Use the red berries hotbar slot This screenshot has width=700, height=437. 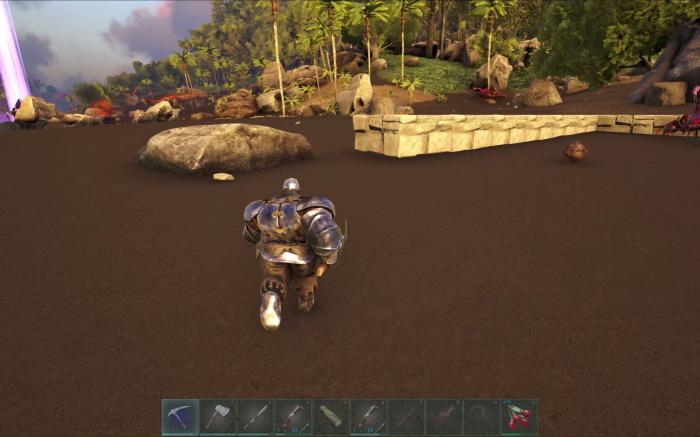[519, 416]
